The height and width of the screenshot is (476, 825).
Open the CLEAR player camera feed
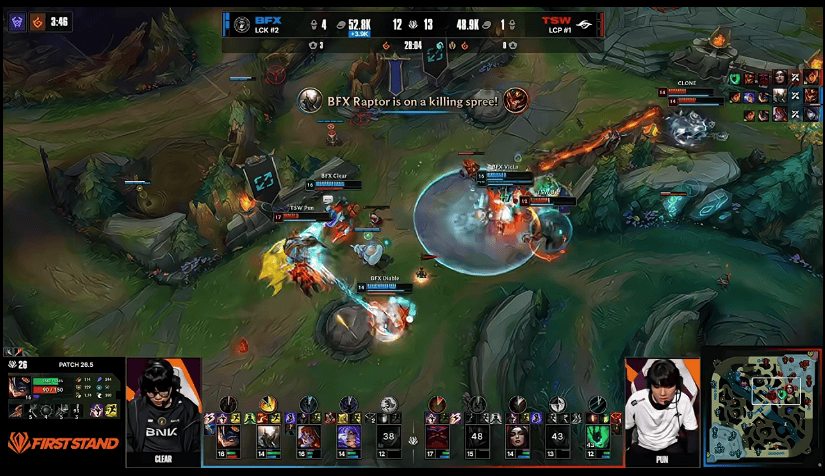[163, 410]
